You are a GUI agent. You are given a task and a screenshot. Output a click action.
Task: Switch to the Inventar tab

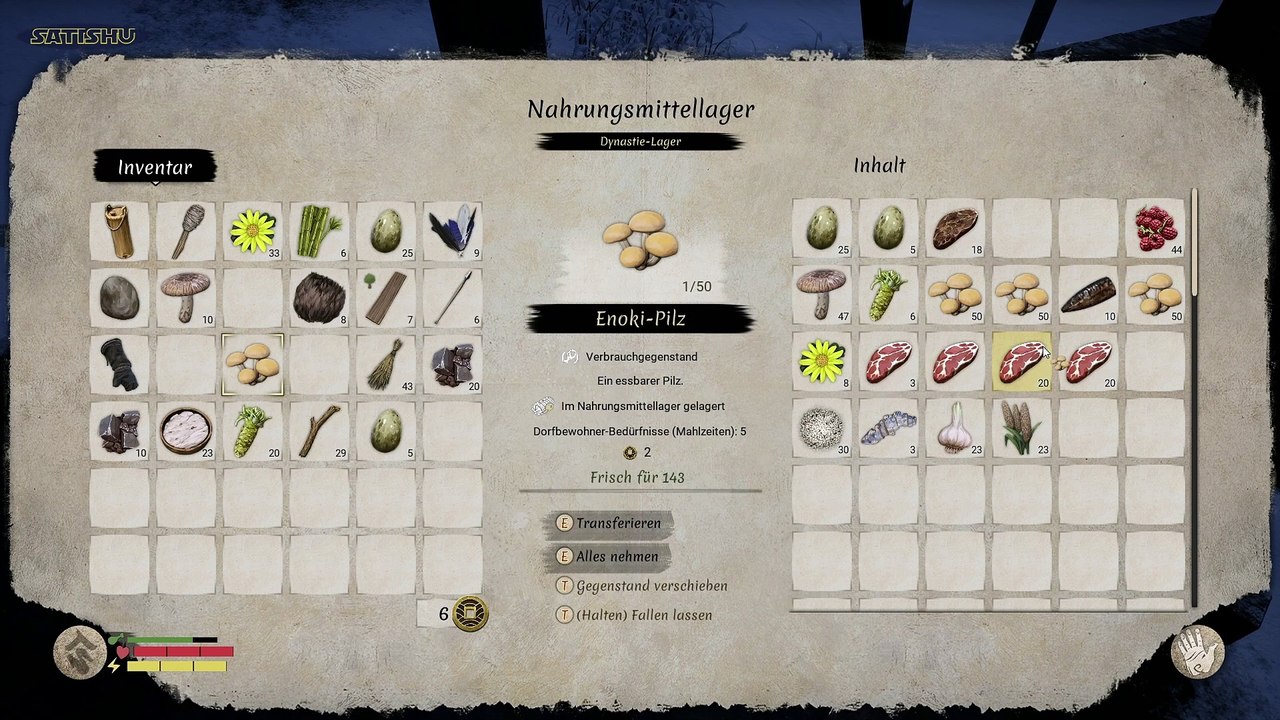[155, 167]
